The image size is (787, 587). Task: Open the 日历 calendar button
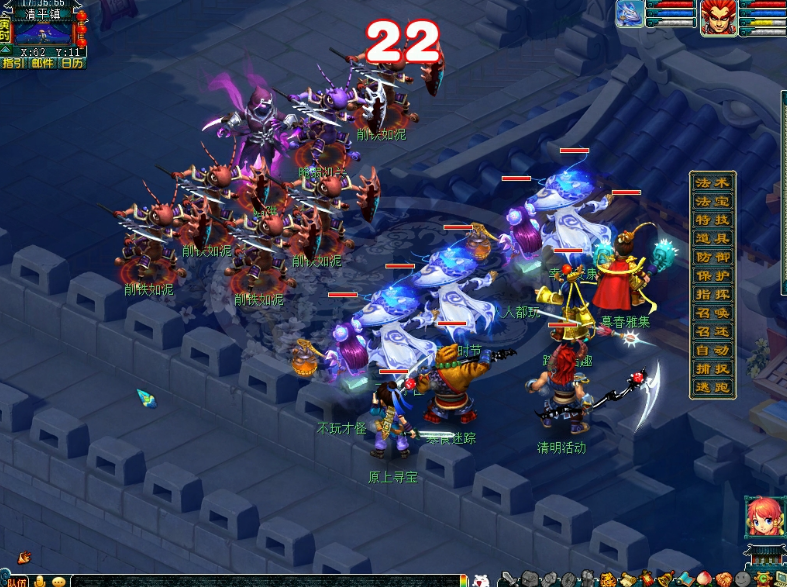tap(72, 63)
